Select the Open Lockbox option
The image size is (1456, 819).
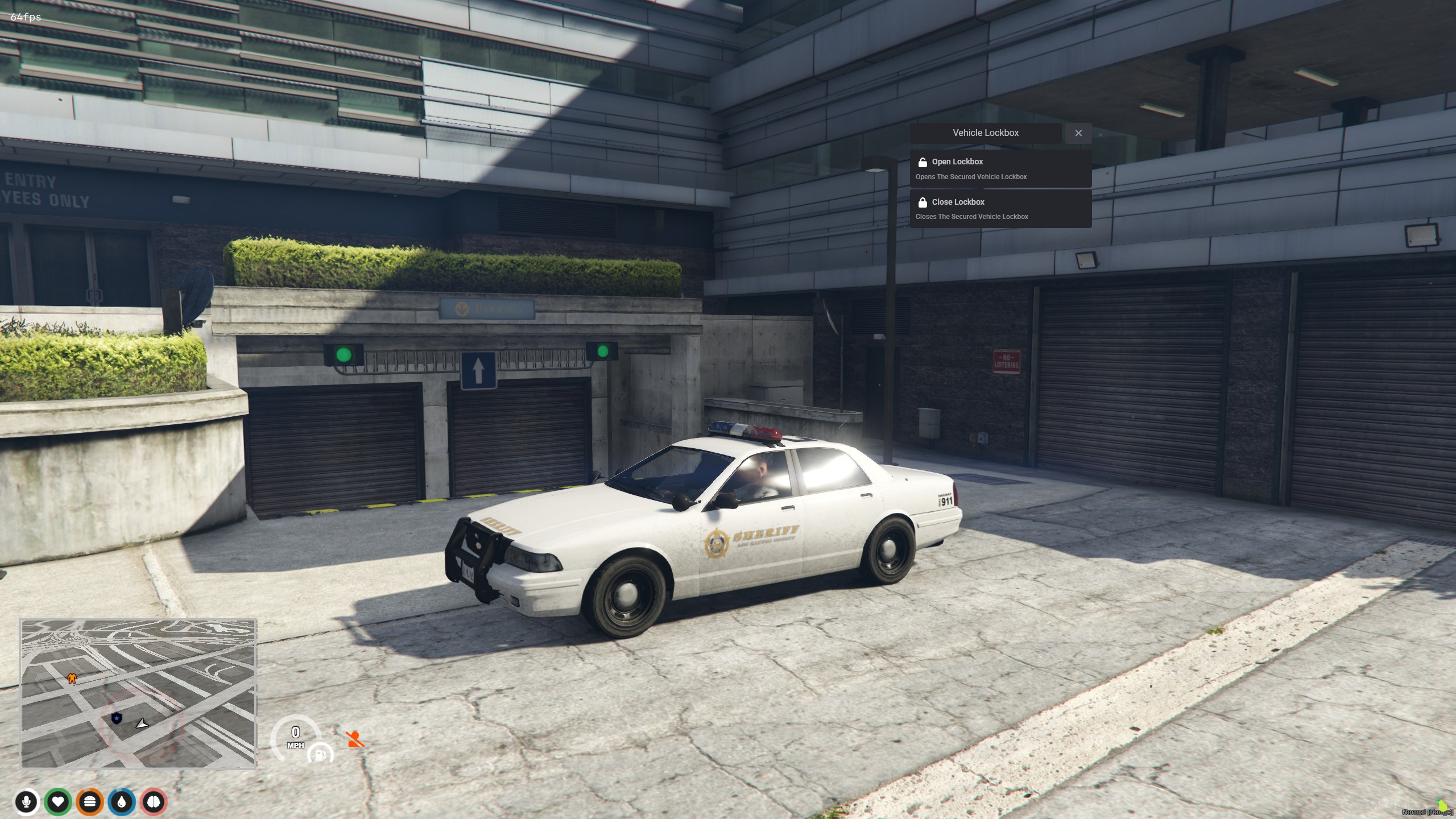coord(1000,168)
